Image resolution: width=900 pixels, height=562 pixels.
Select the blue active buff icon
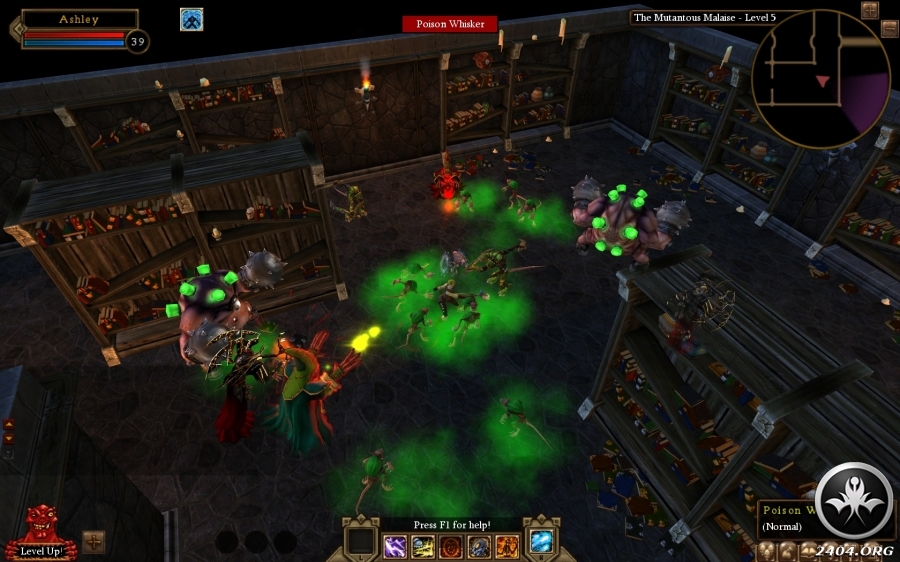(x=192, y=19)
